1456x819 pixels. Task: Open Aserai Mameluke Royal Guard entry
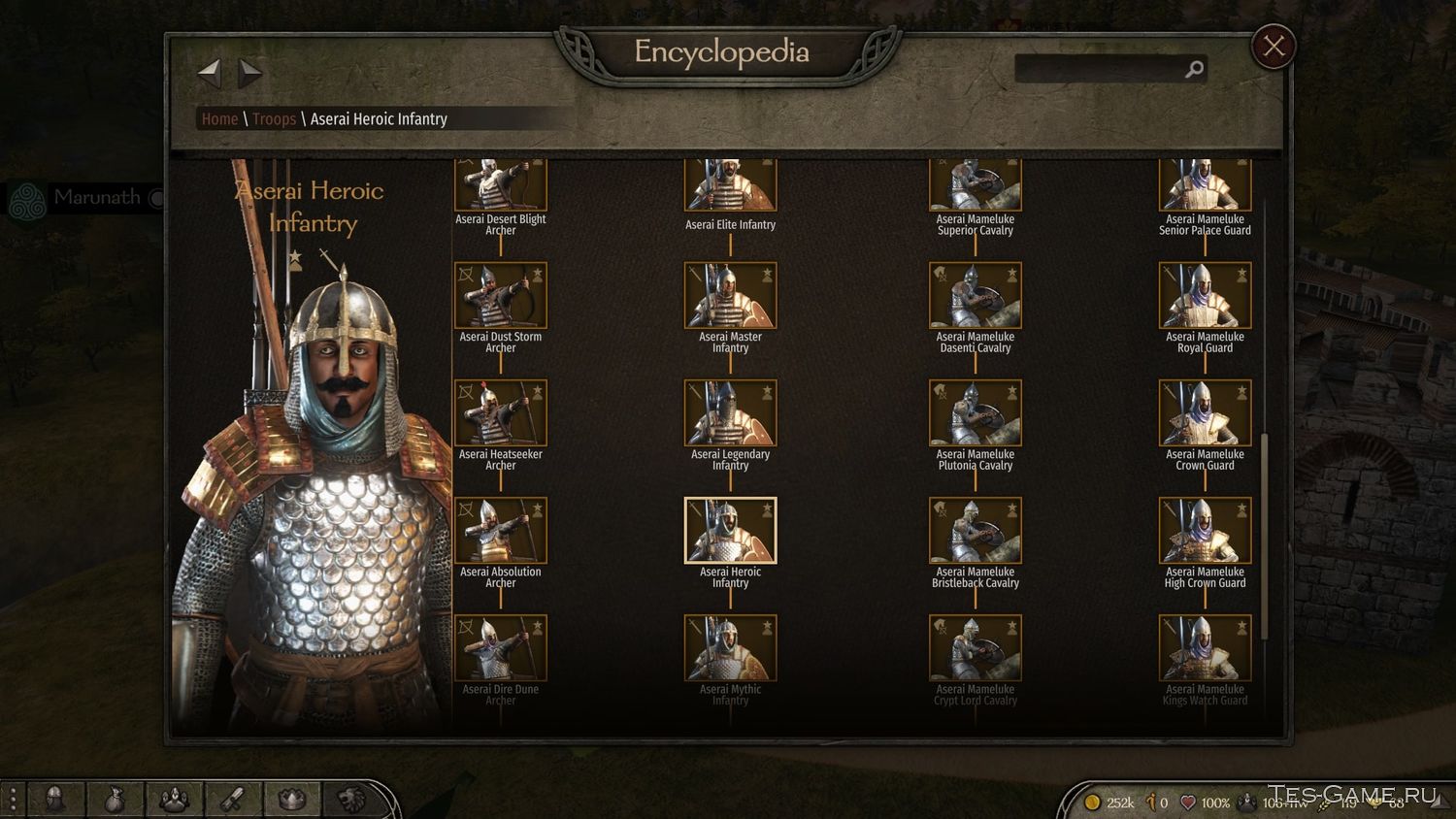[x=1205, y=296]
